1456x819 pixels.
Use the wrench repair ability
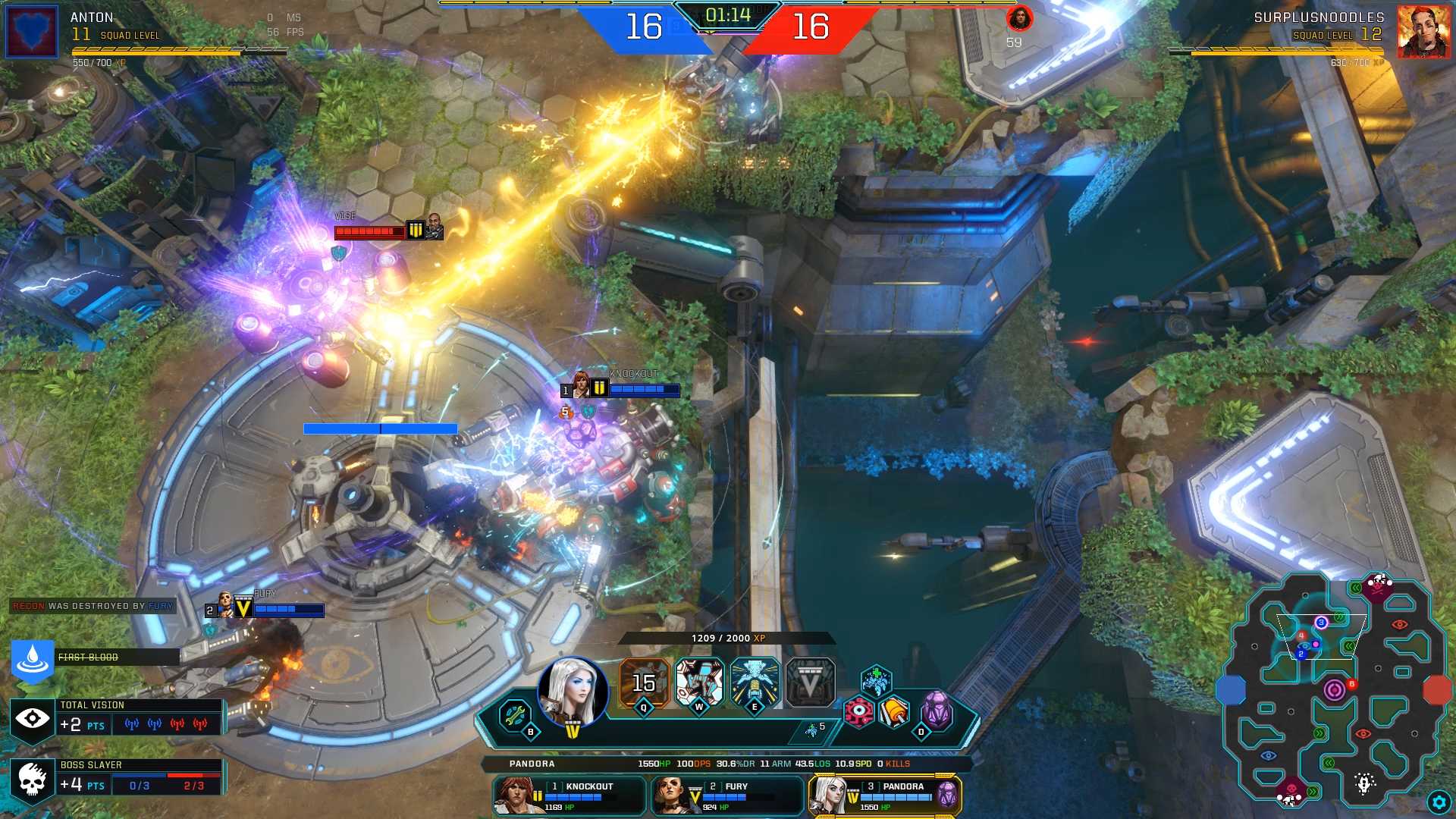click(x=515, y=714)
